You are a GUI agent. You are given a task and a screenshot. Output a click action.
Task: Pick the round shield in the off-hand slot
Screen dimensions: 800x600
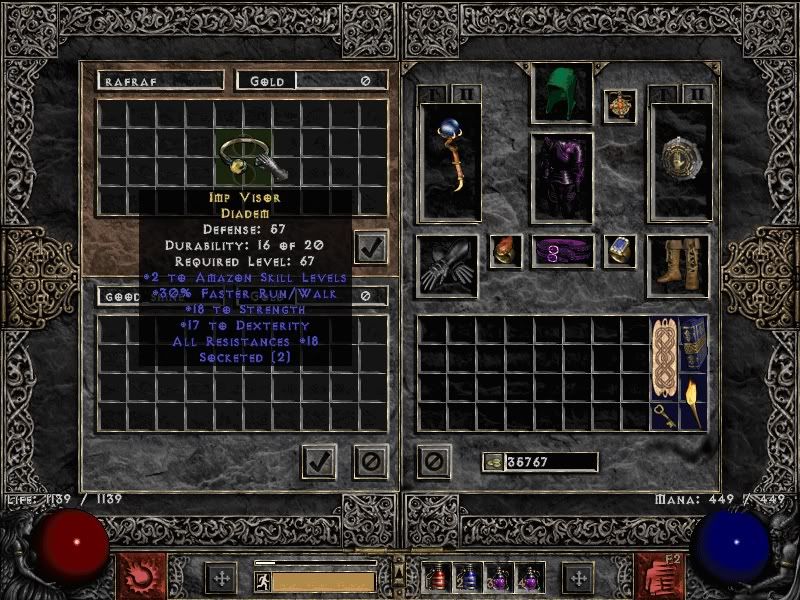pos(679,160)
